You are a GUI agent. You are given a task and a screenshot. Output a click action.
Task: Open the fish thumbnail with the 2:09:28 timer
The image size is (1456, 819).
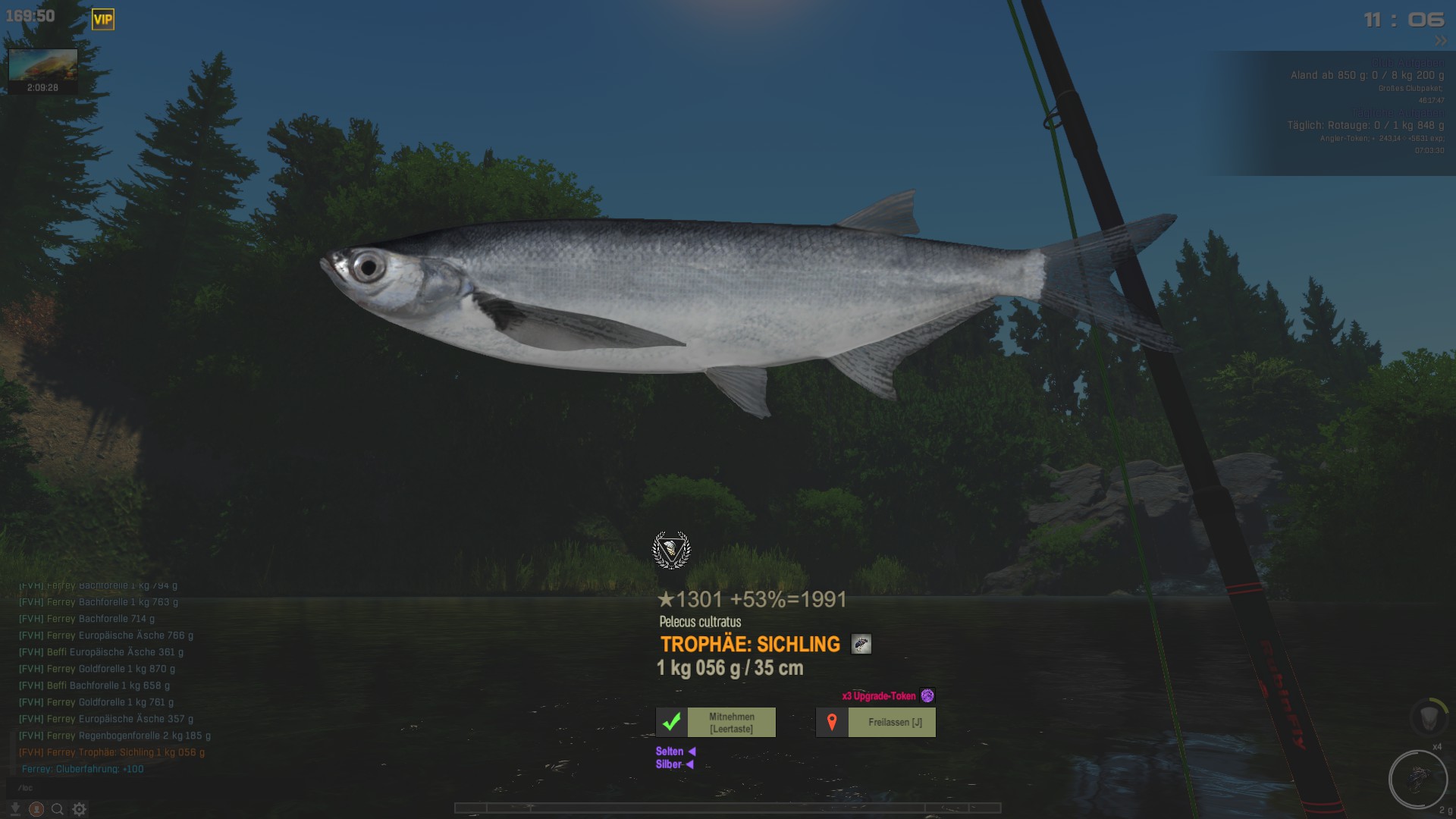[x=42, y=66]
